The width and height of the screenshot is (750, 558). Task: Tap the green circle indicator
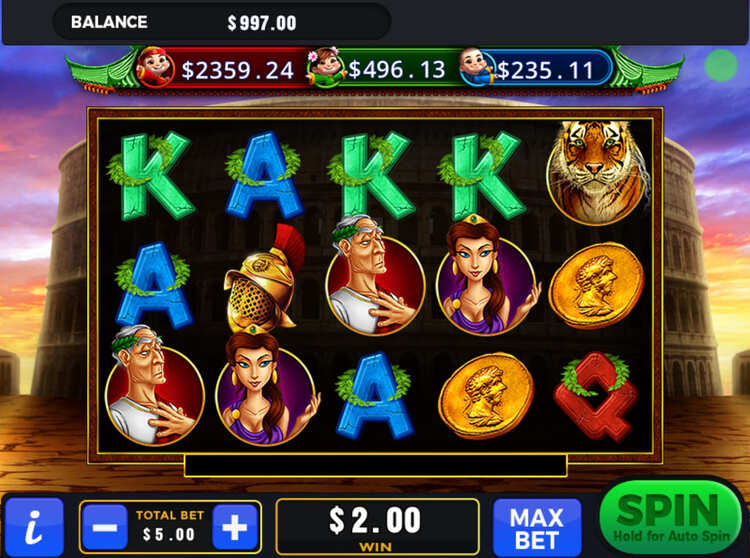coord(720,66)
